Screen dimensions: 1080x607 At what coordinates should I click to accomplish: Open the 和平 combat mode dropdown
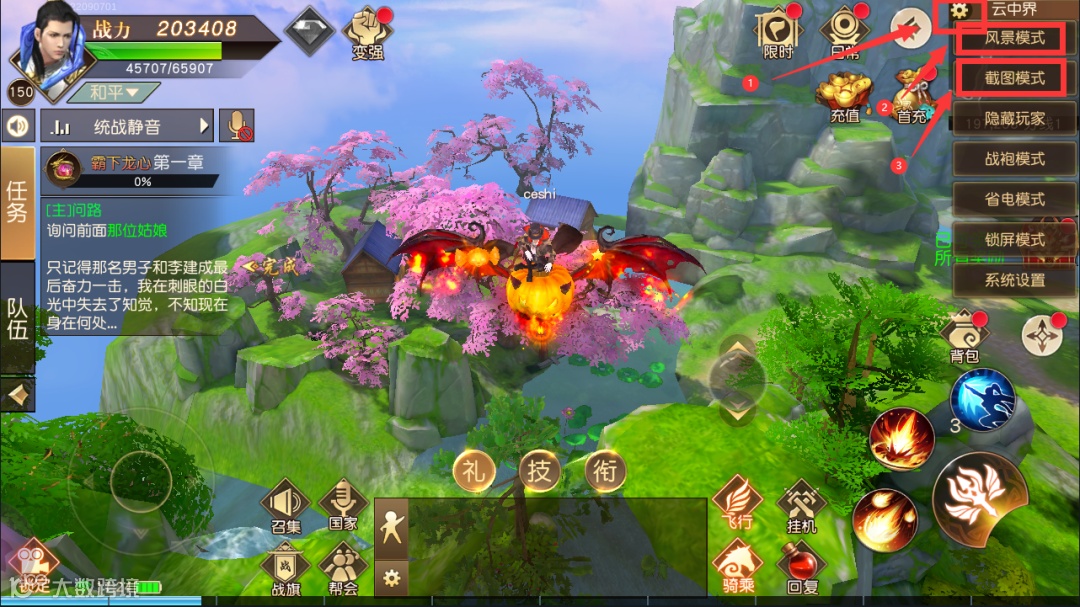(112, 93)
